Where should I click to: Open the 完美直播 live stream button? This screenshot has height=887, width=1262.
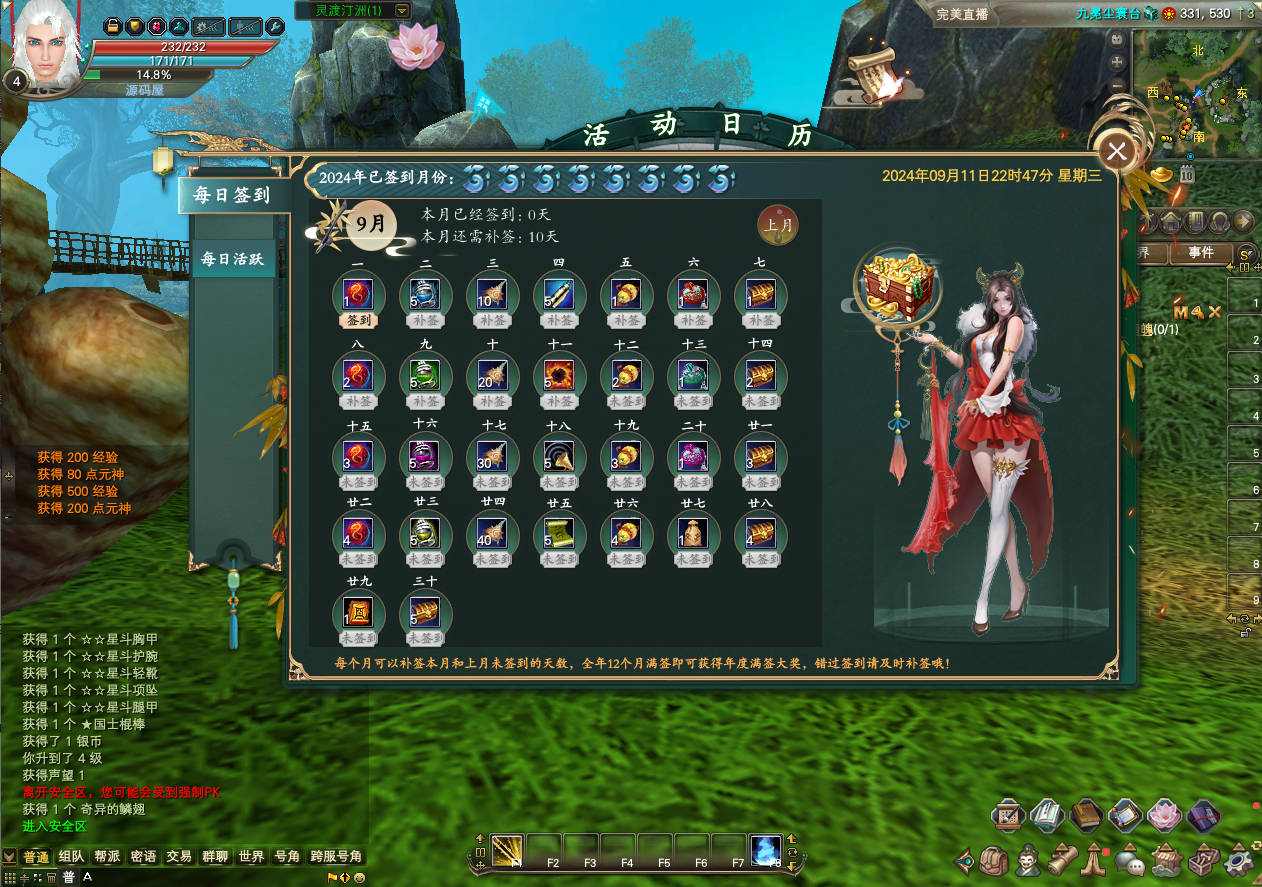tap(962, 14)
